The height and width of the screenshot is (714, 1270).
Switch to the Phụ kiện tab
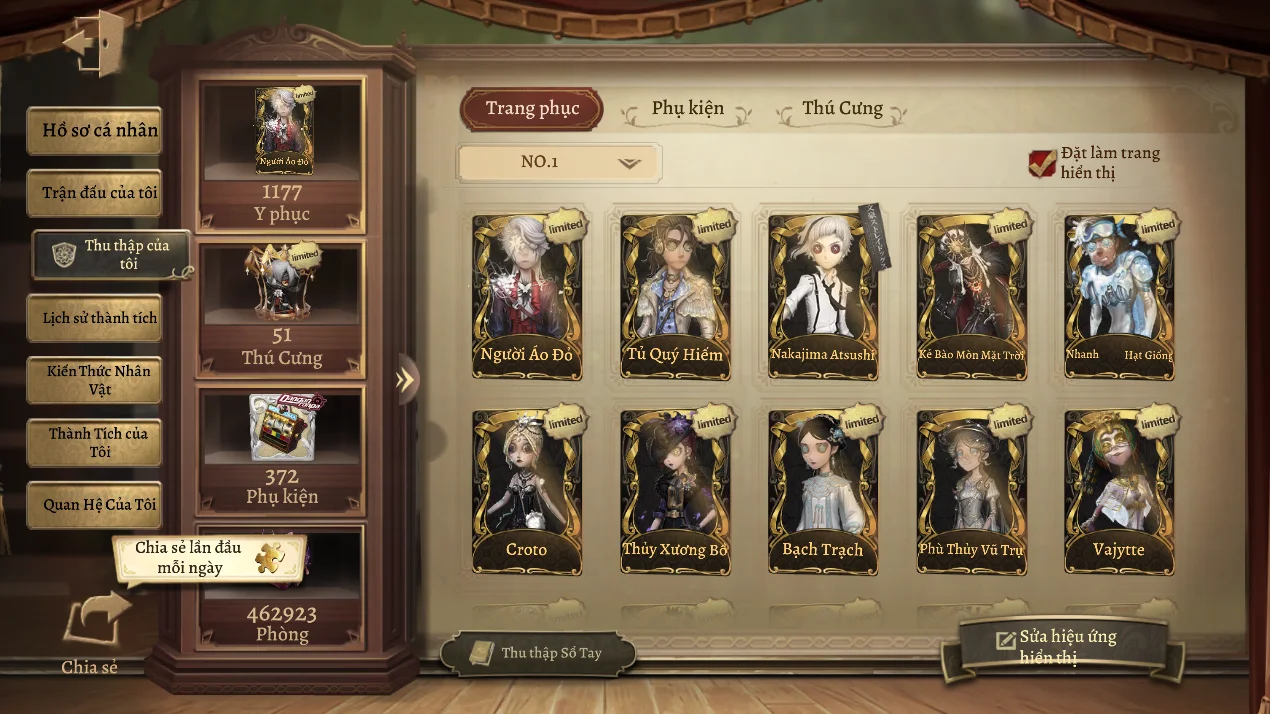pyautogui.click(x=687, y=108)
